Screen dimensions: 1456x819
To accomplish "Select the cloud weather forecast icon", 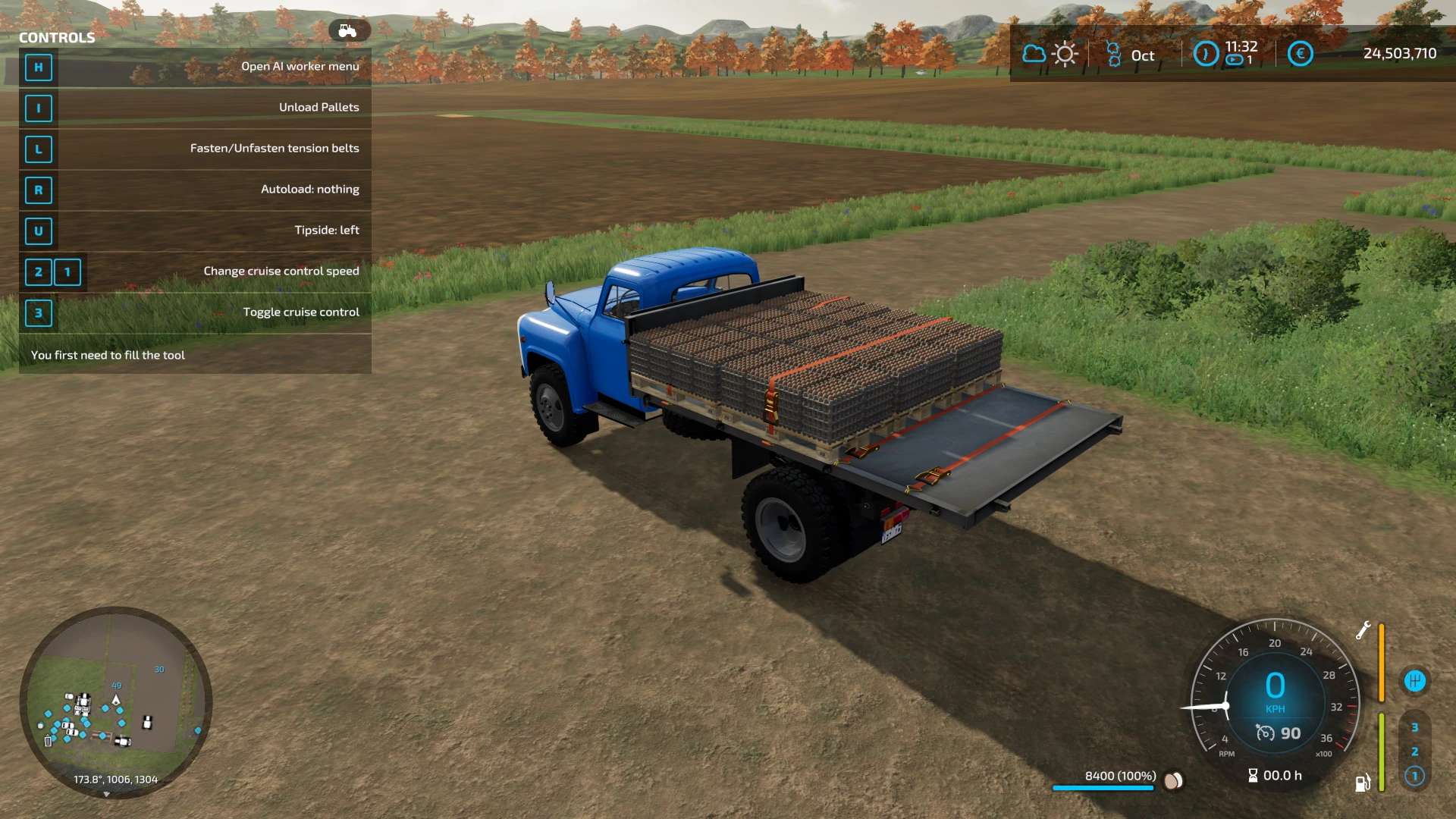I will (1034, 54).
